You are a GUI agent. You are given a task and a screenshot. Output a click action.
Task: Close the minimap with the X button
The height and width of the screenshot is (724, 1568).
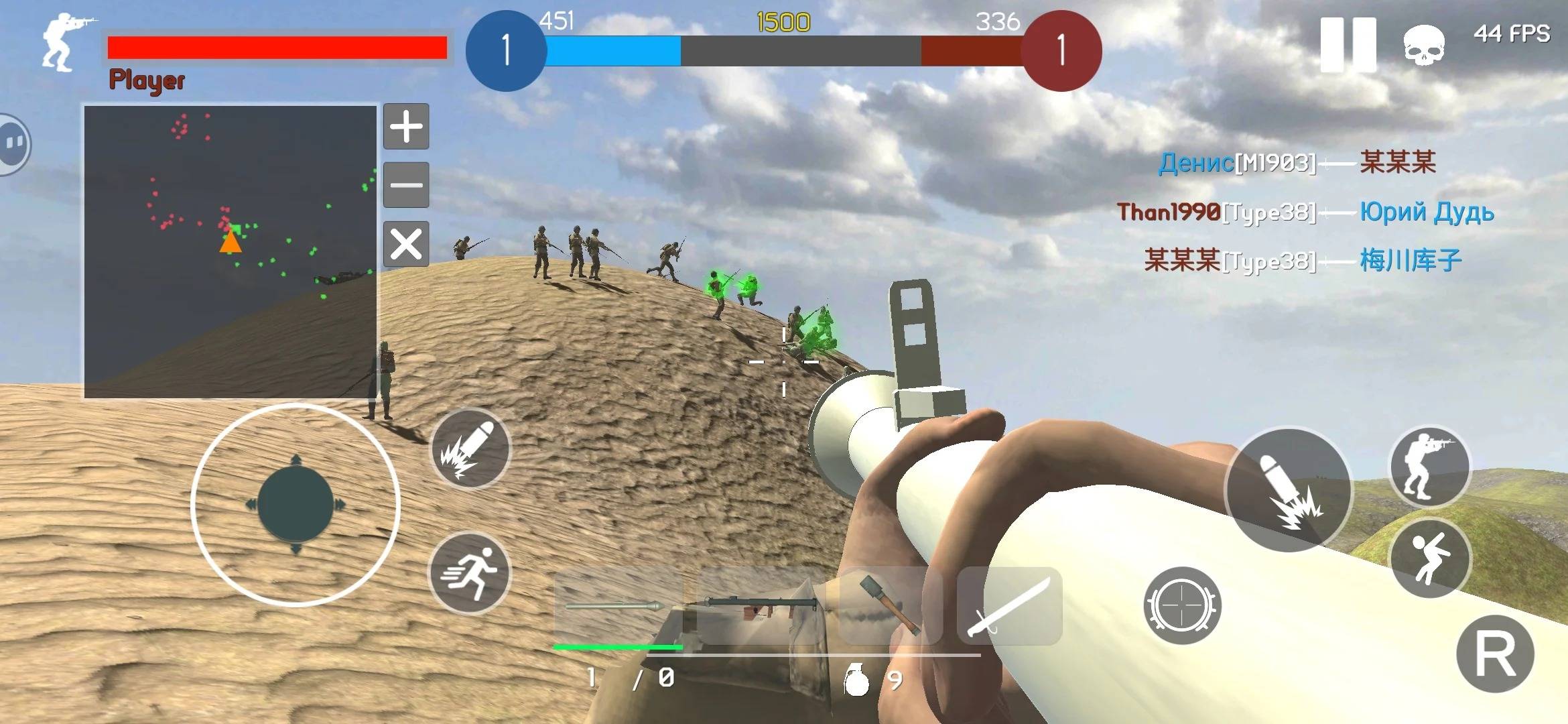[x=406, y=243]
